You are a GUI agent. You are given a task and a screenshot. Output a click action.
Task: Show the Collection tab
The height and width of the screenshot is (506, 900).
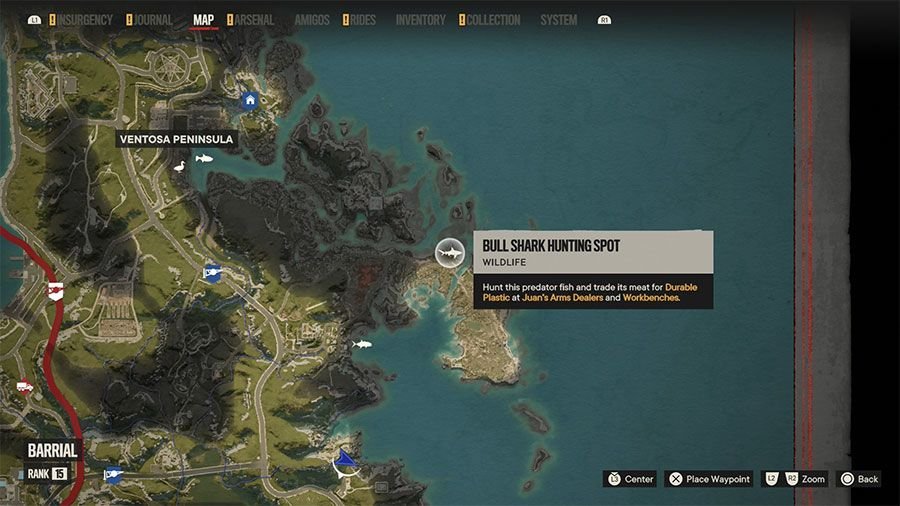(492, 20)
